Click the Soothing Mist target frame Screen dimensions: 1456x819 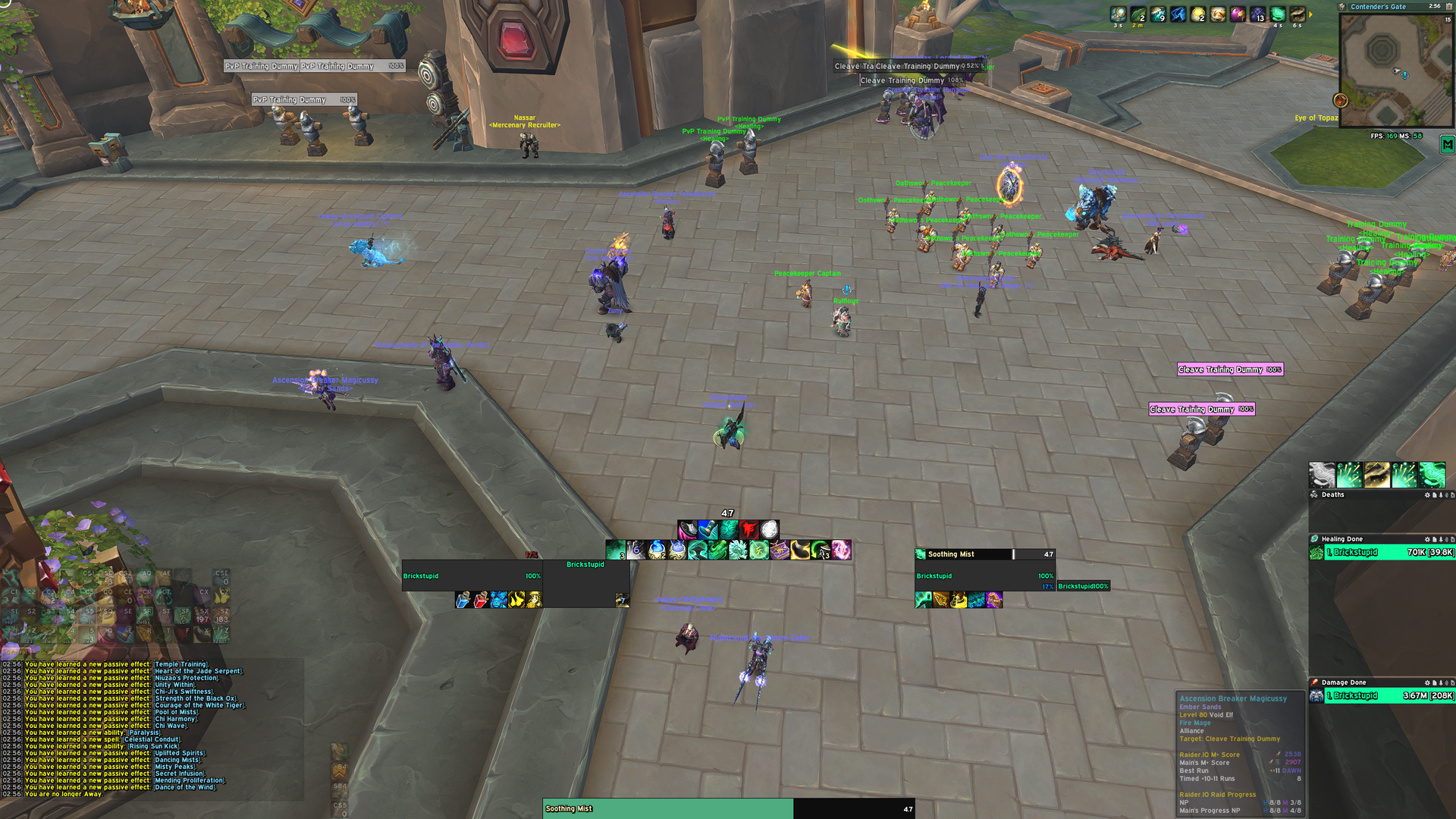tap(984, 576)
